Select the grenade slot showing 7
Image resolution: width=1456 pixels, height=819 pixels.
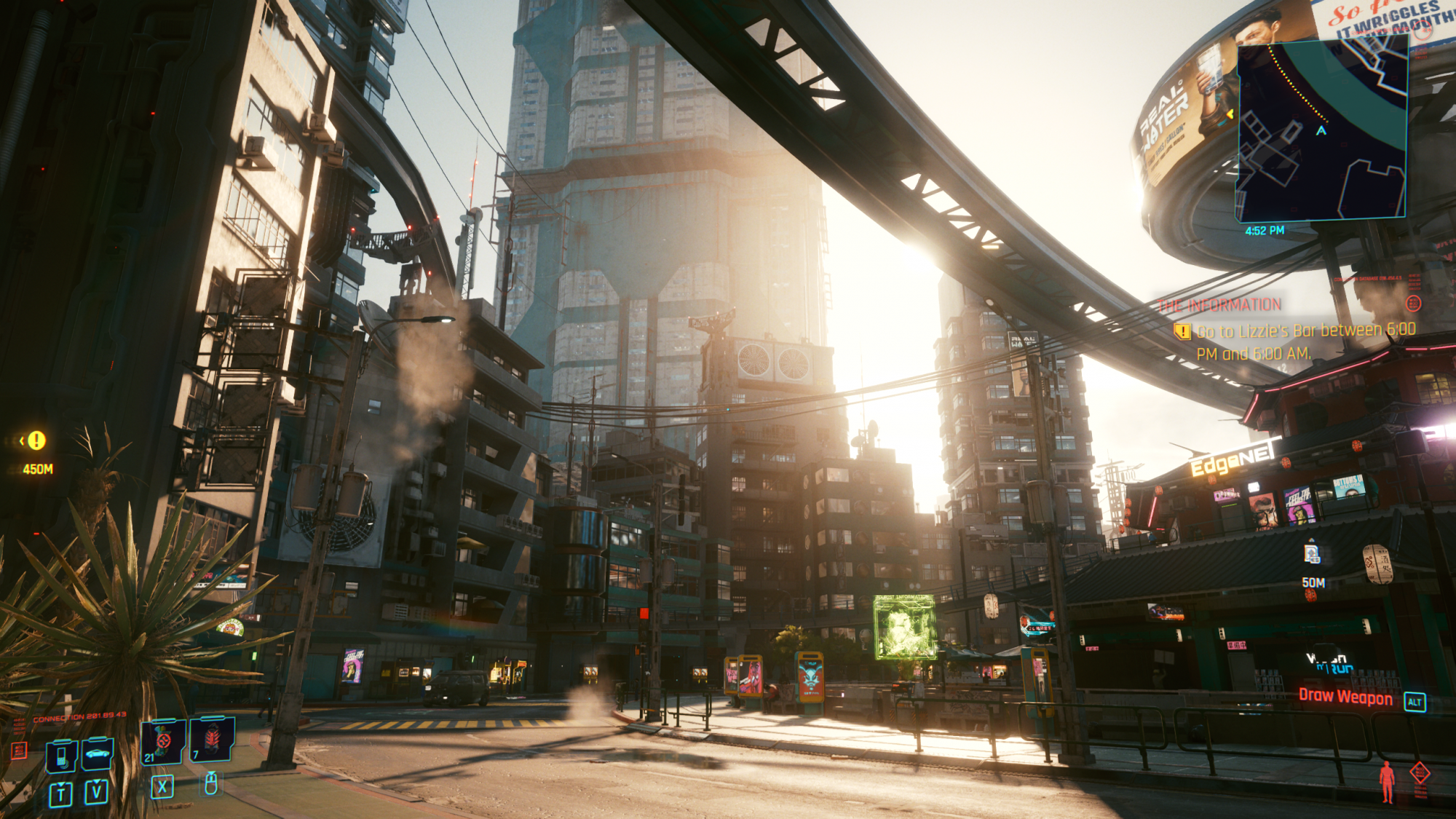[212, 739]
